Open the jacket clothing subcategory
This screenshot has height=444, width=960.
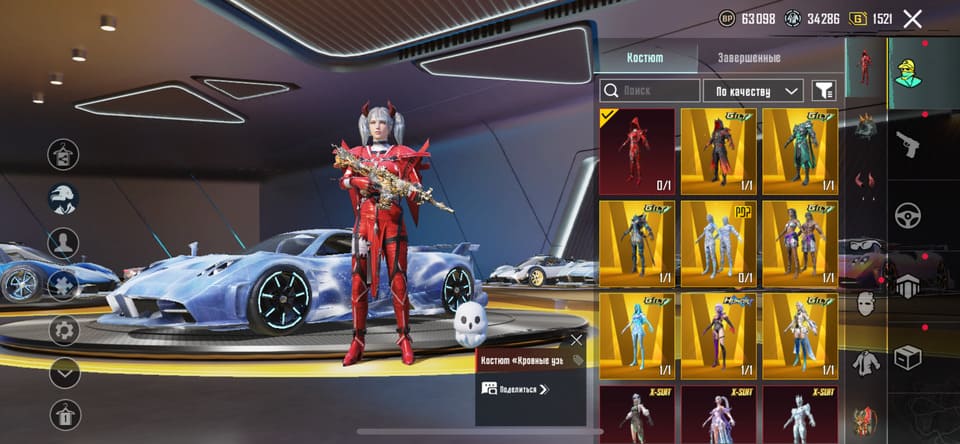tap(865, 363)
